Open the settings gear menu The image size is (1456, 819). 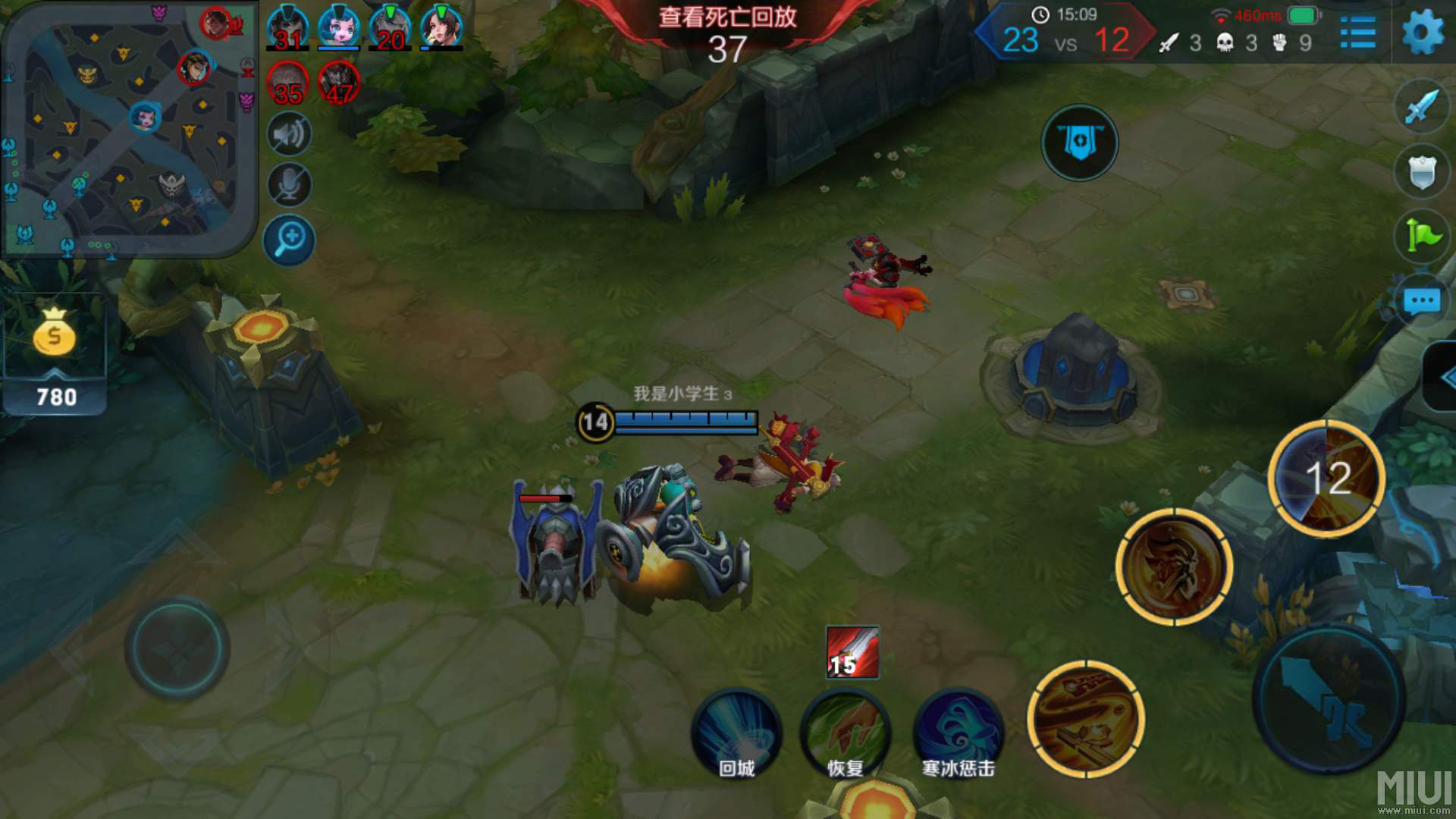click(1423, 33)
